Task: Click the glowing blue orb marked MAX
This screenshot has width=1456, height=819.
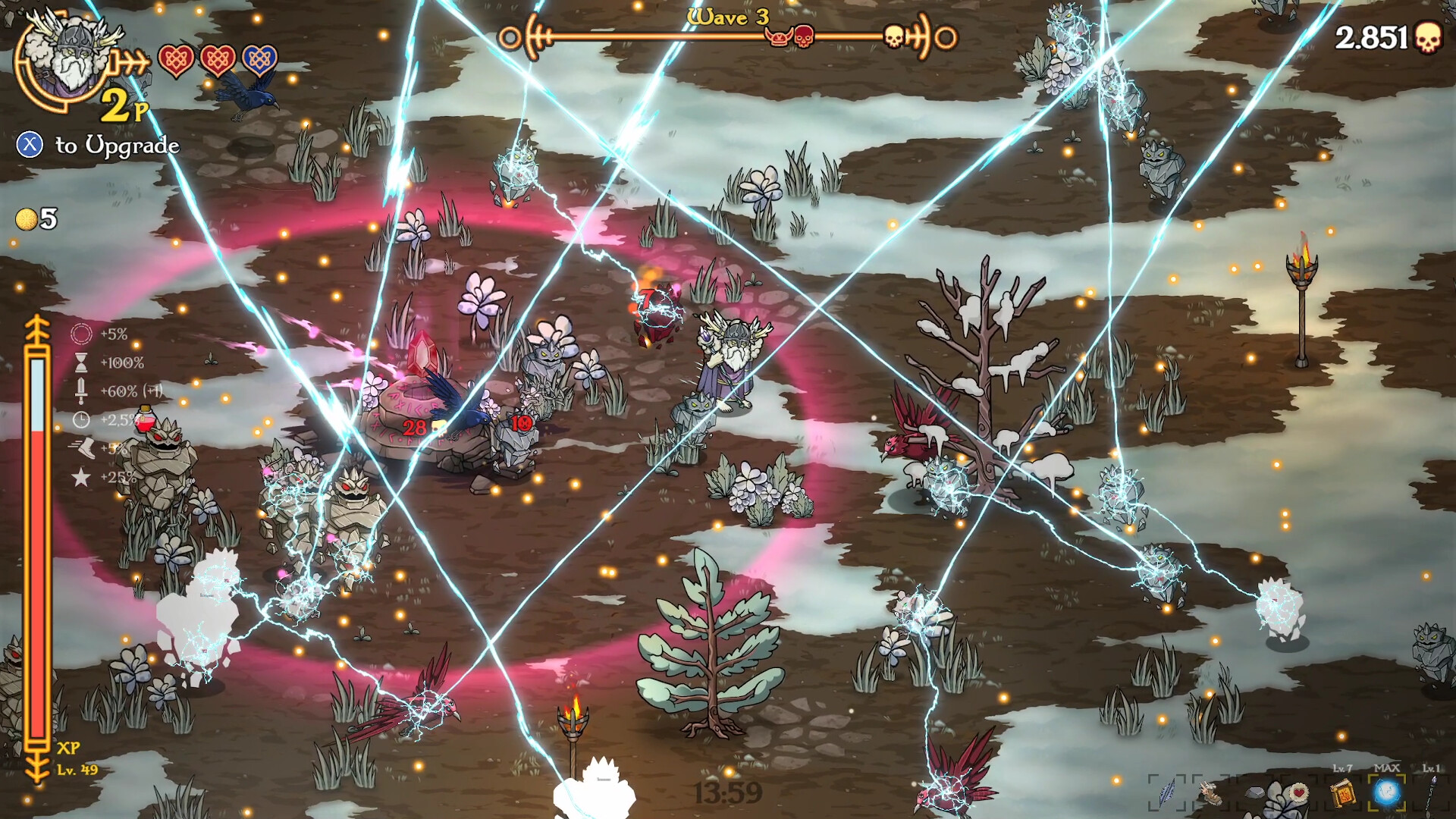Action: 1387,792
